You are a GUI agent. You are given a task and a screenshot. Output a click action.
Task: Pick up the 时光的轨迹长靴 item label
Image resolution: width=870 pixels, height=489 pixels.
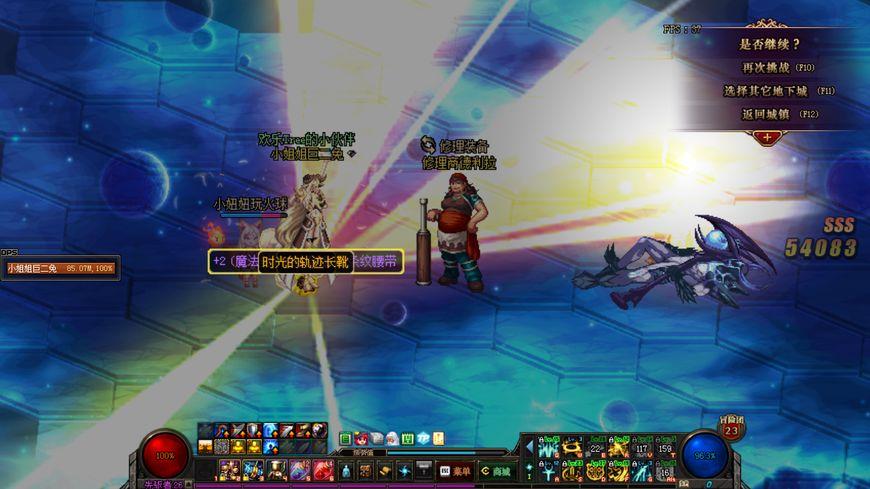pos(306,262)
